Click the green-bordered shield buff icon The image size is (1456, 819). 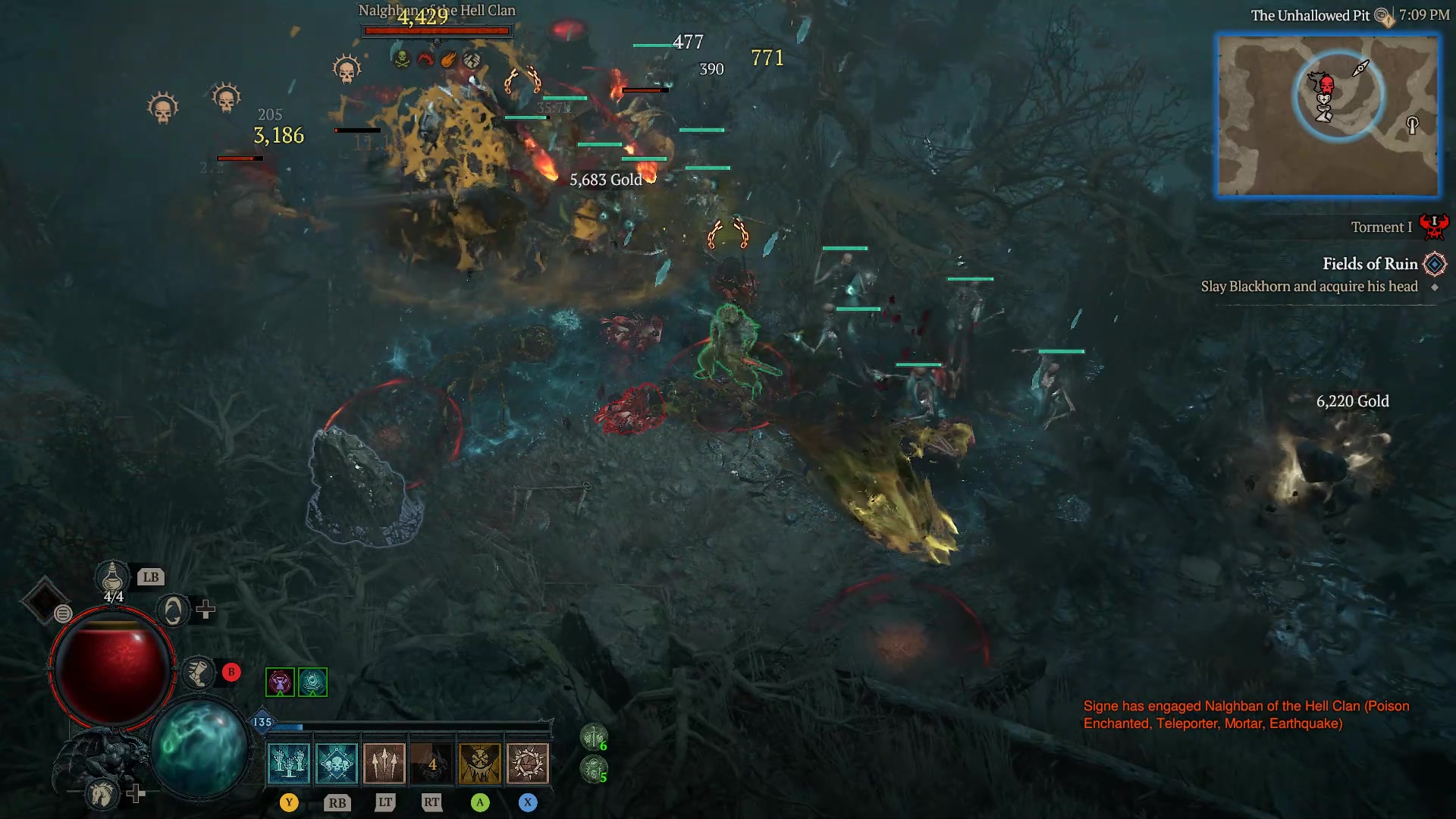[x=313, y=682]
